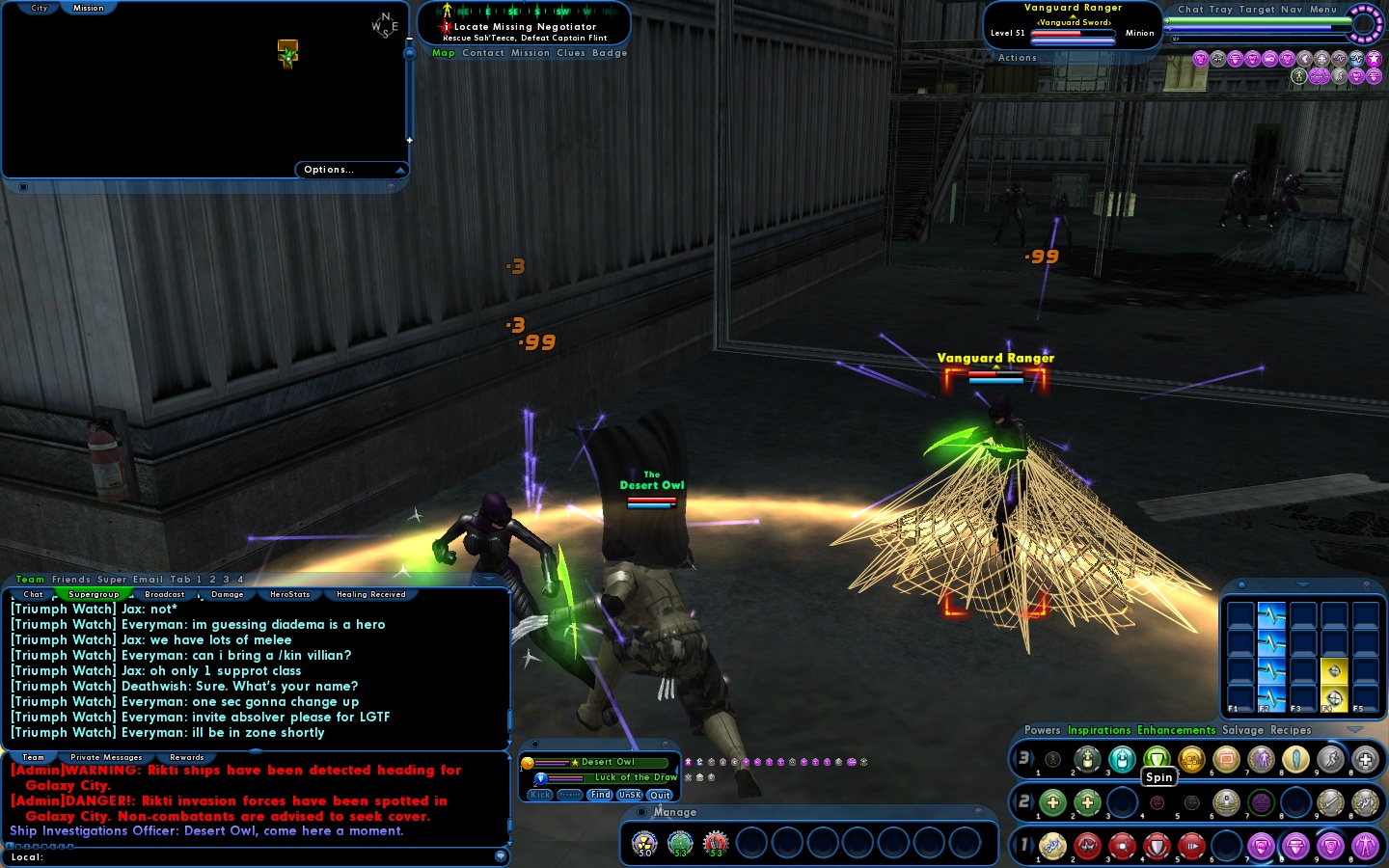Switch to the Damage chat tab
This screenshot has height=868, width=1389.
227,594
